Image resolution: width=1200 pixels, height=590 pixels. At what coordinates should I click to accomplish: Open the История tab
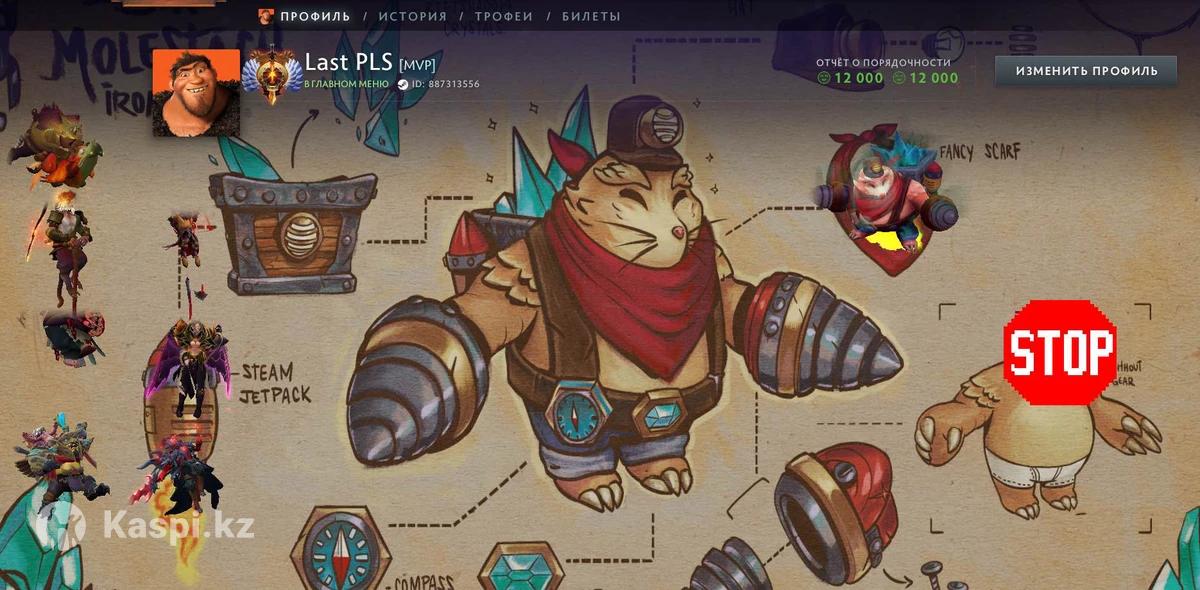click(x=412, y=16)
